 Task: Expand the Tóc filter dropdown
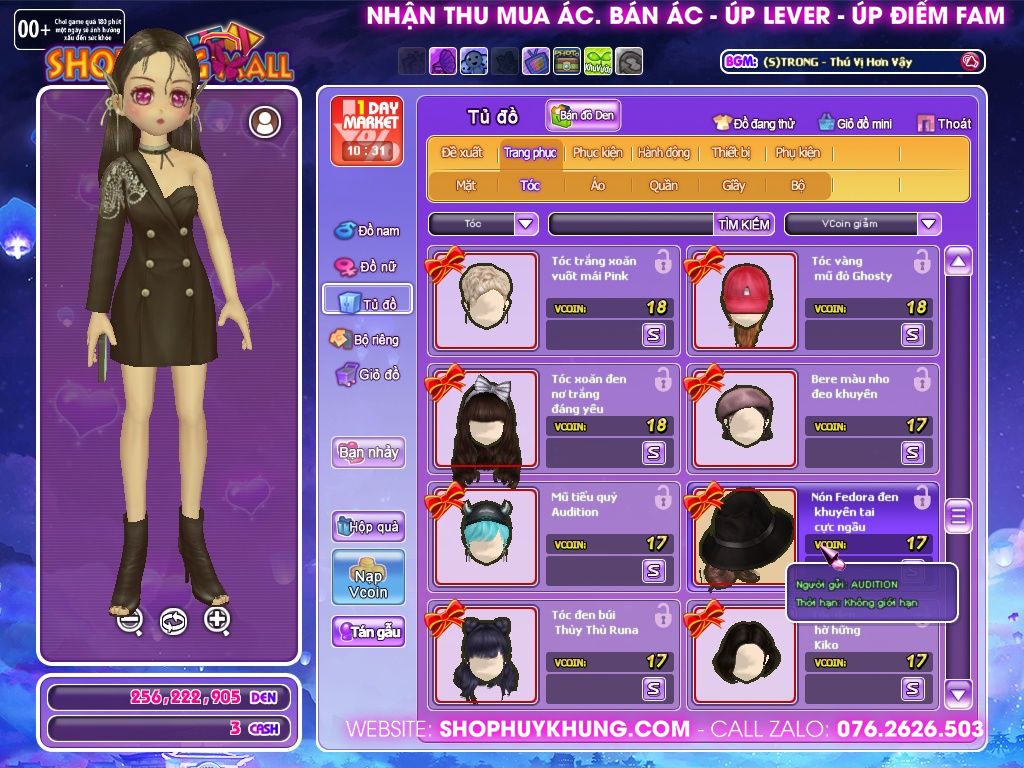coord(526,224)
